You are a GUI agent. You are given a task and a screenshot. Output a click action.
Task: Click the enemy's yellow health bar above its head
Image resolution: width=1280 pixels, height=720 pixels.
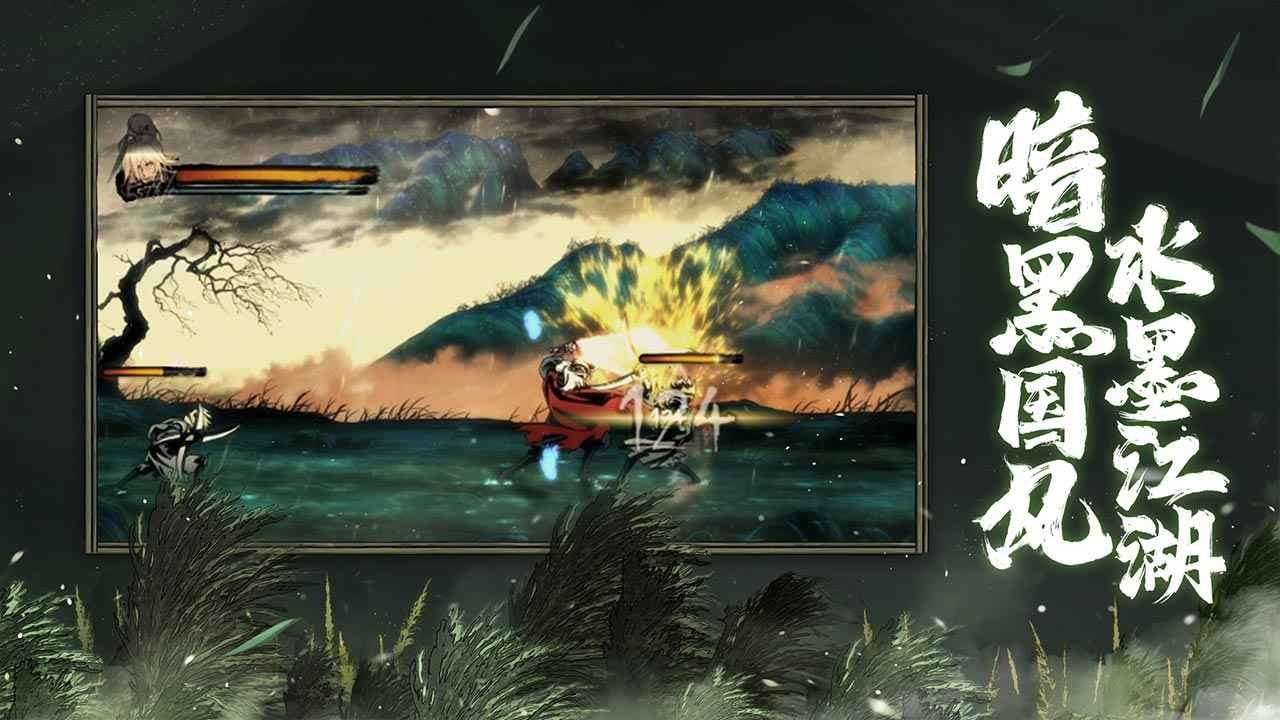click(x=690, y=356)
